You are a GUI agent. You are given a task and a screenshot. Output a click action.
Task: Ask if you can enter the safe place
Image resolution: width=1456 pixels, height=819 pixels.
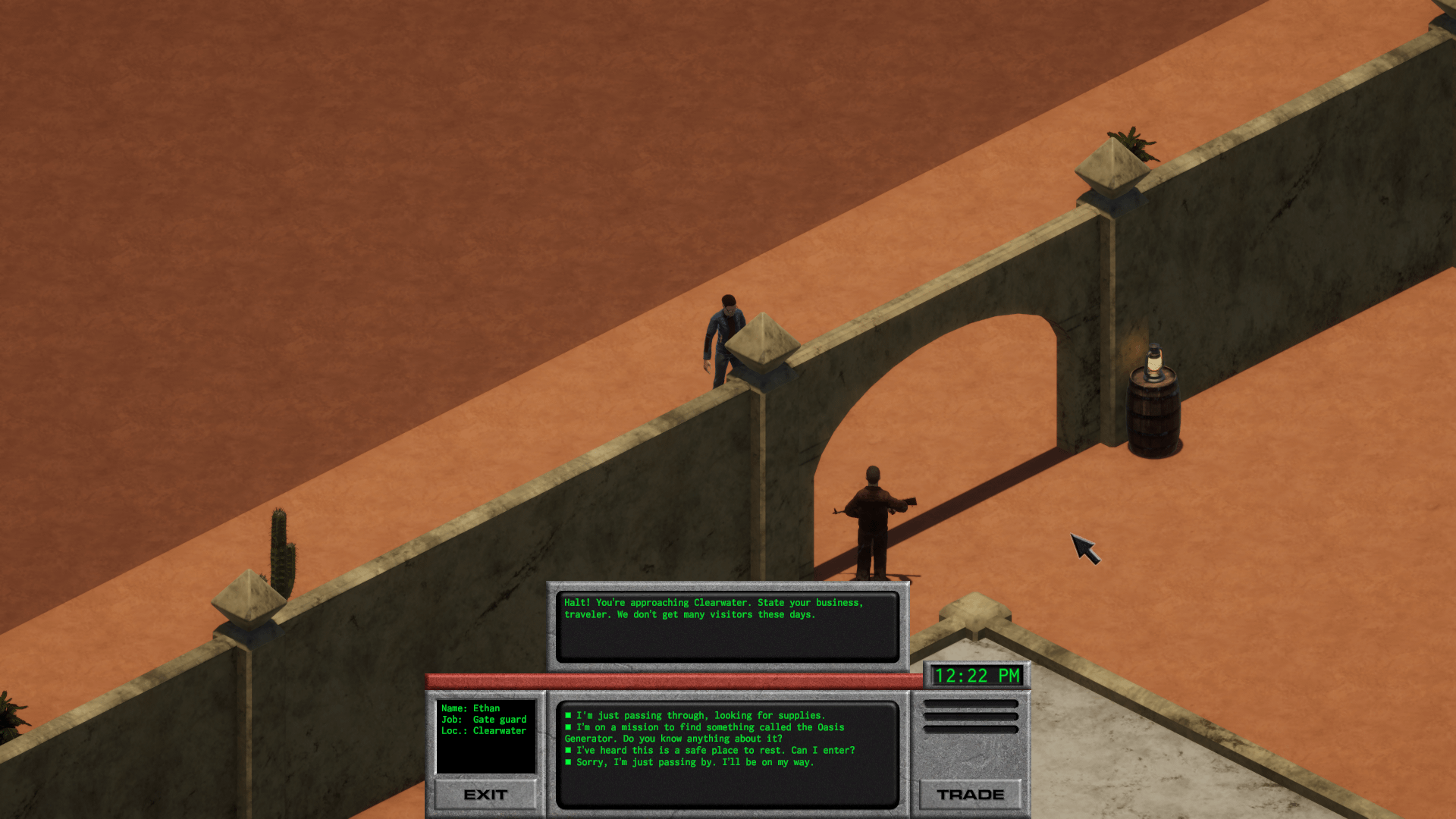714,750
